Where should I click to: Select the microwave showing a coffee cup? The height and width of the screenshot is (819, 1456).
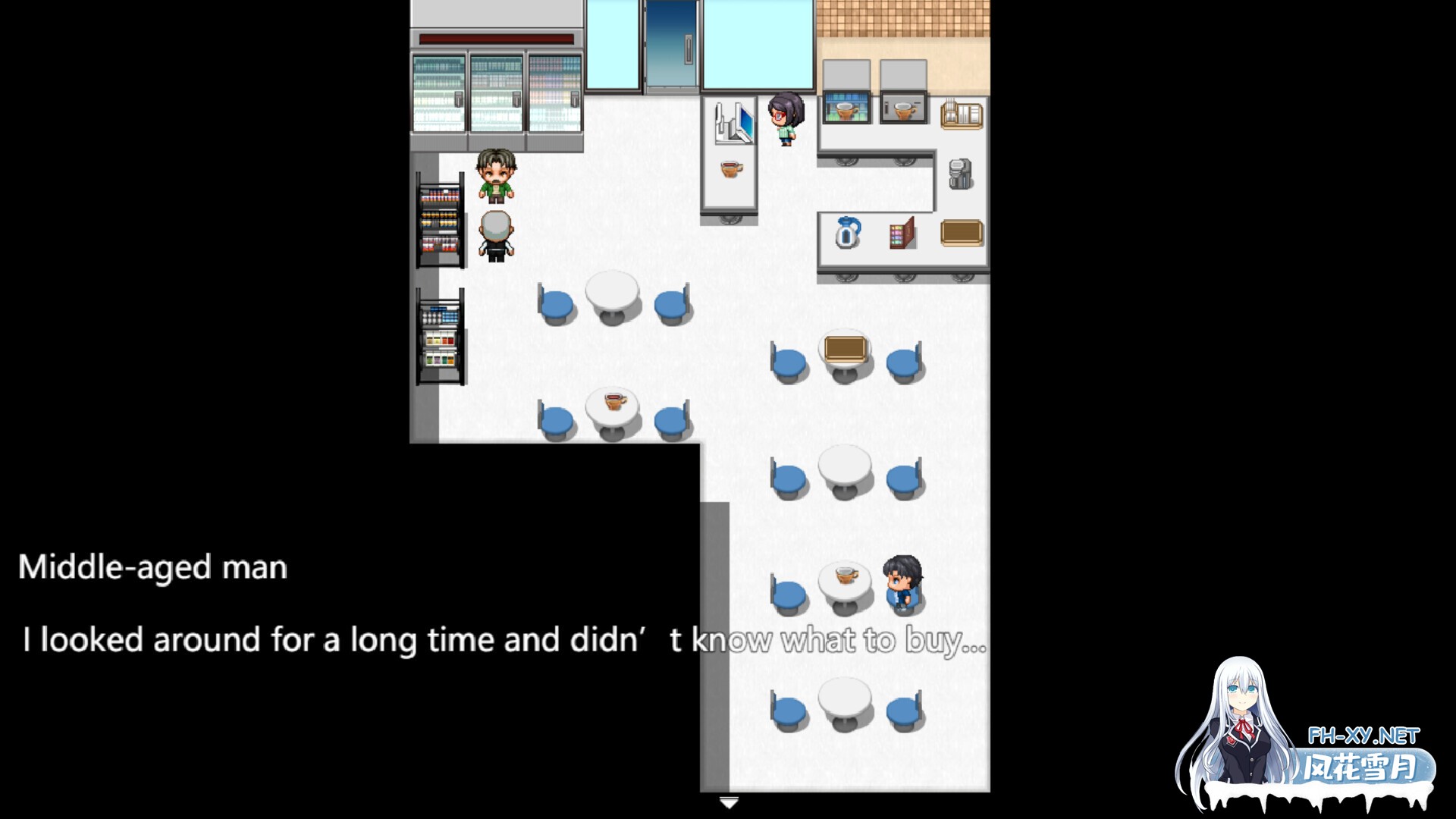[x=902, y=107]
